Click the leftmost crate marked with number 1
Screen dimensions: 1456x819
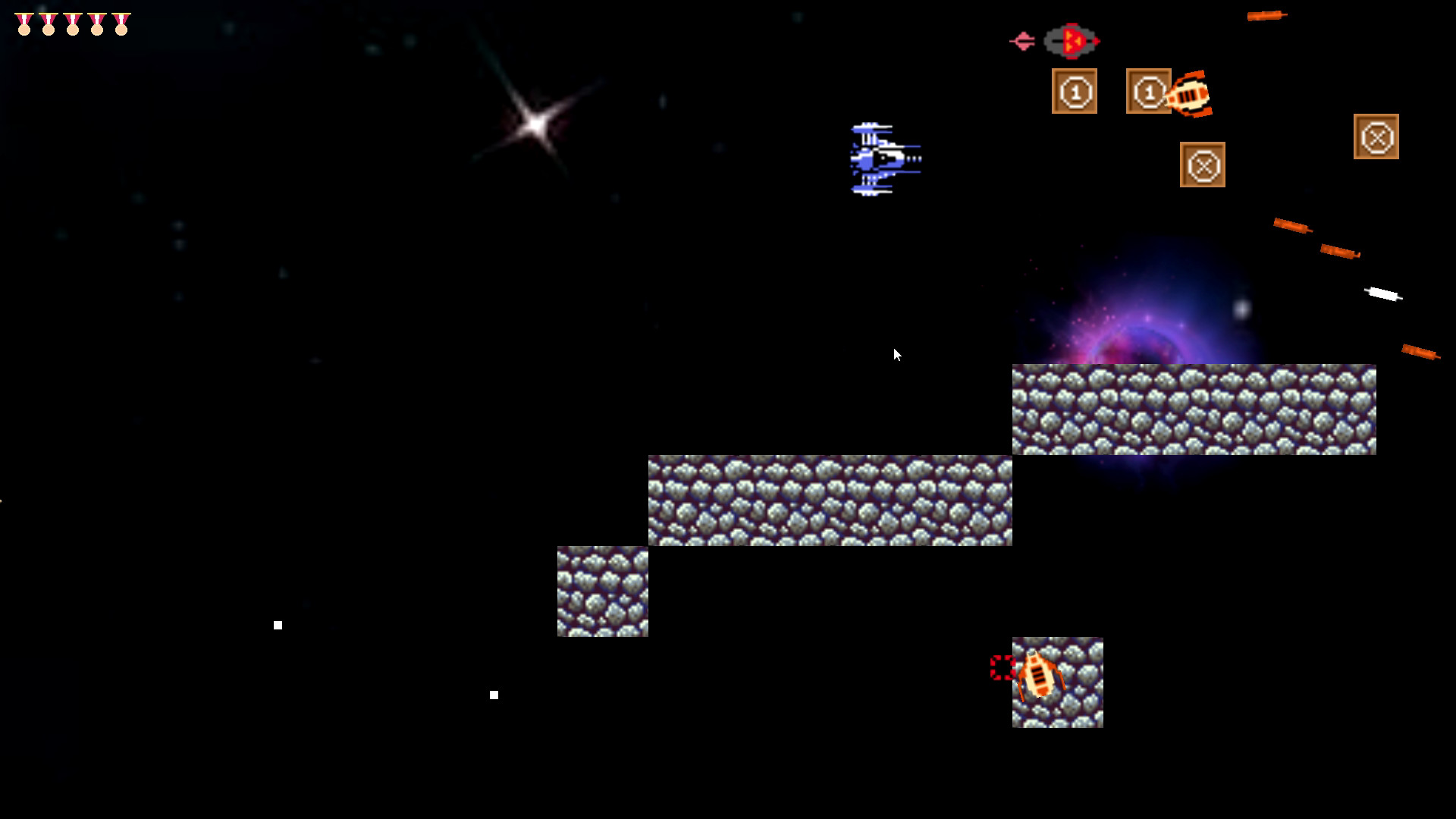click(1075, 90)
